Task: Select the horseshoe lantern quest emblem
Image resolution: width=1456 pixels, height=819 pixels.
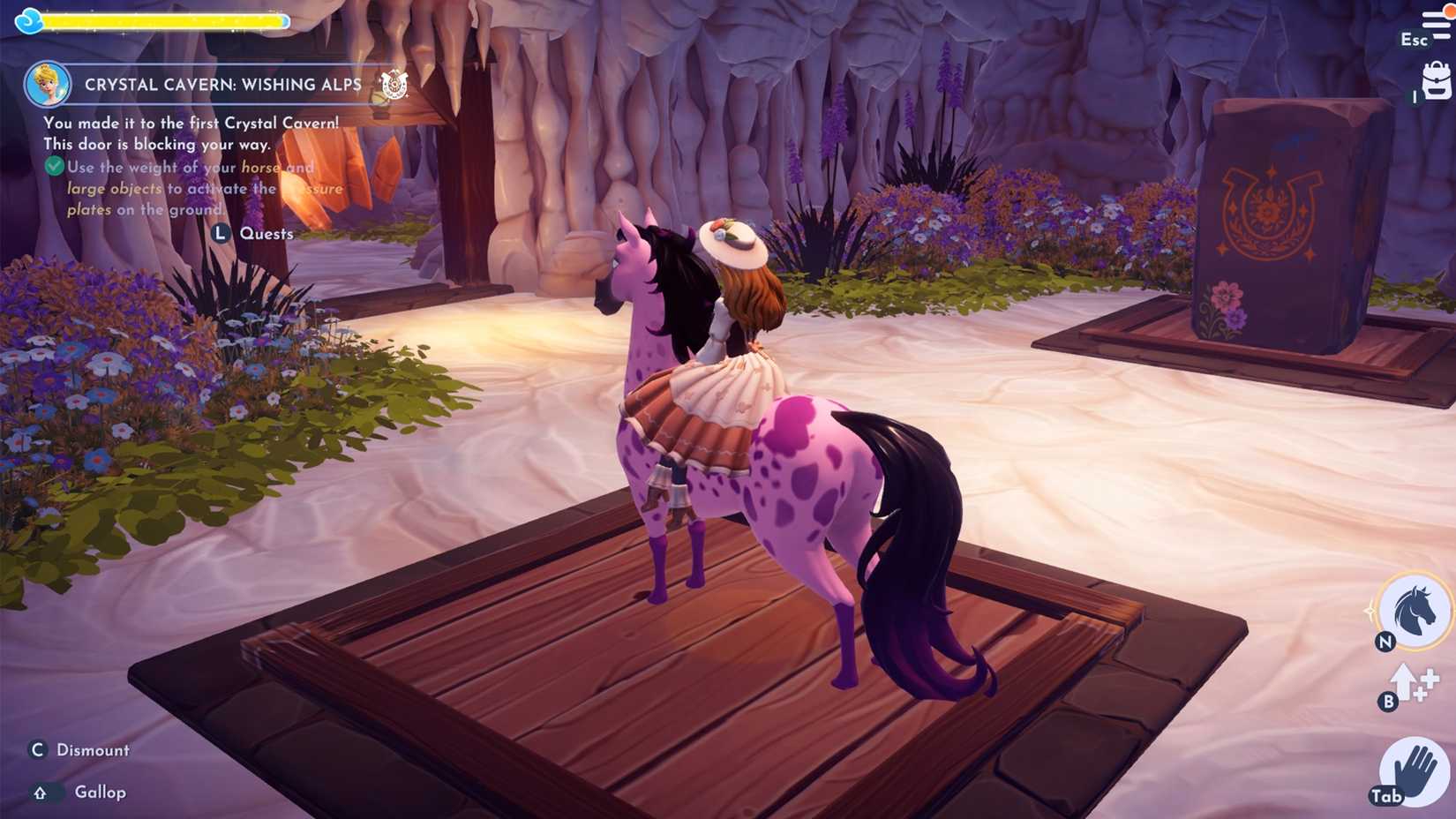Action: pos(393,86)
